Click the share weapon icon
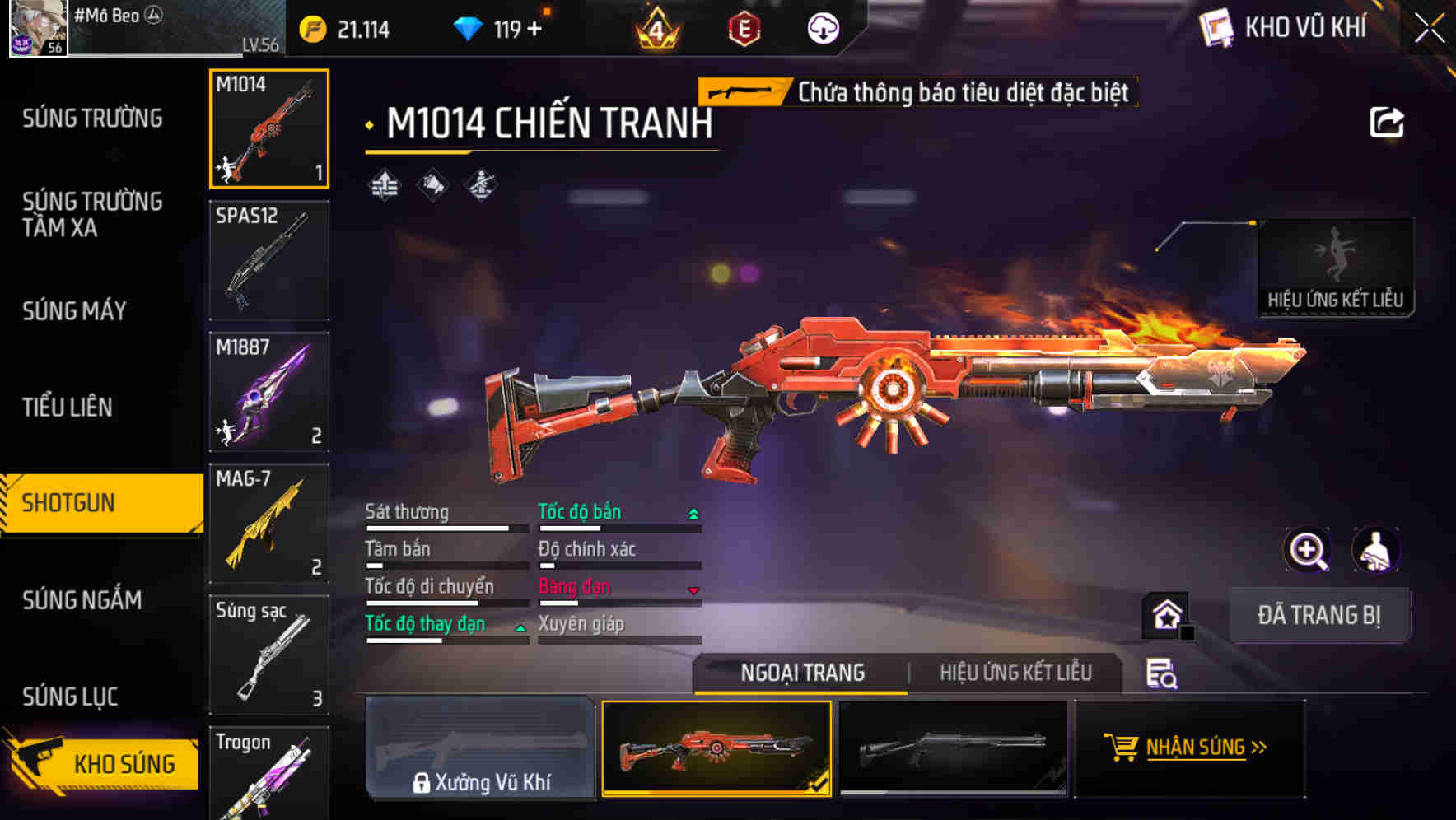Viewport: 1456px width, 820px height. tap(1388, 121)
